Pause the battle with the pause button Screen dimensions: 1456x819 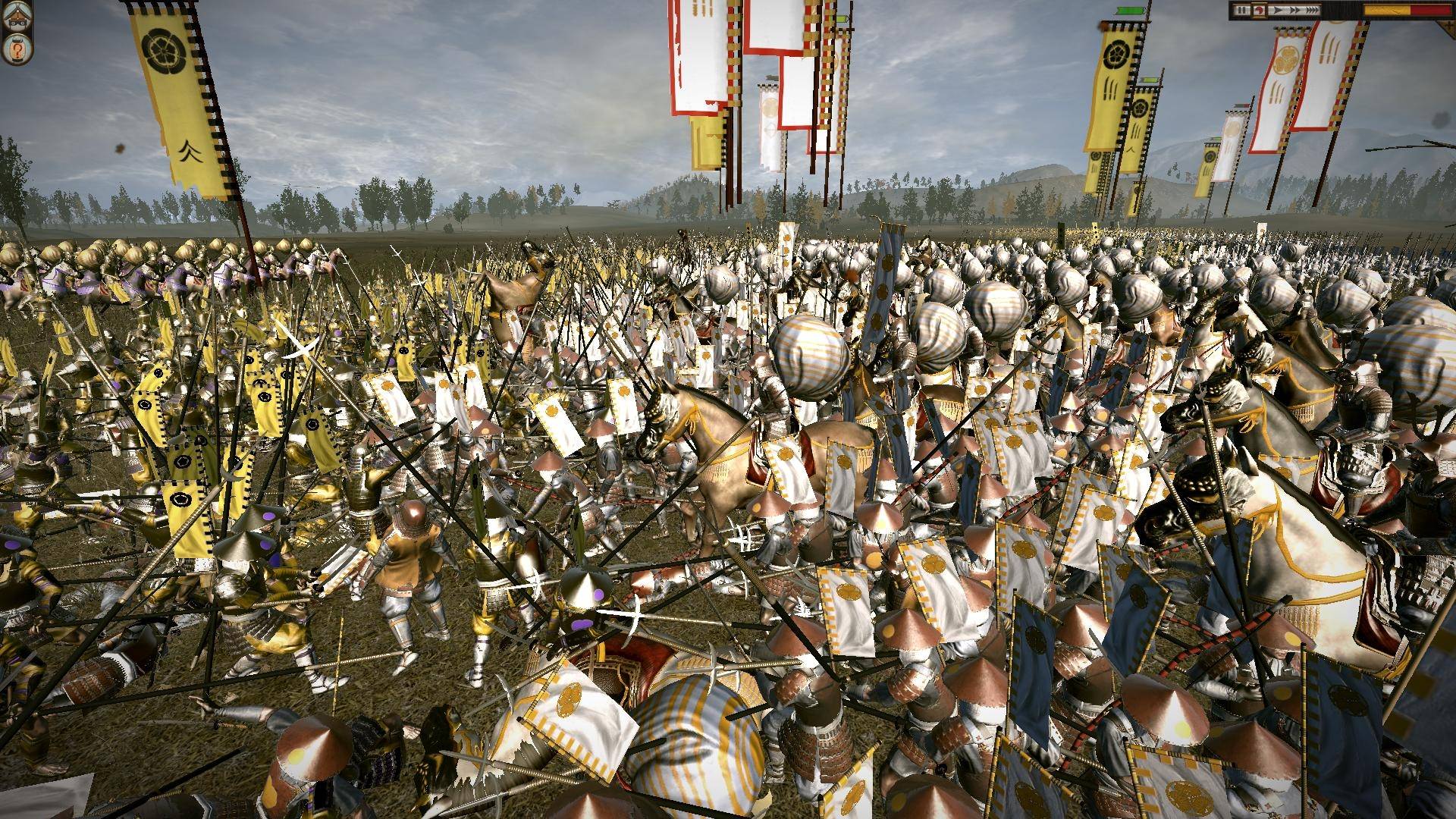[1241, 10]
